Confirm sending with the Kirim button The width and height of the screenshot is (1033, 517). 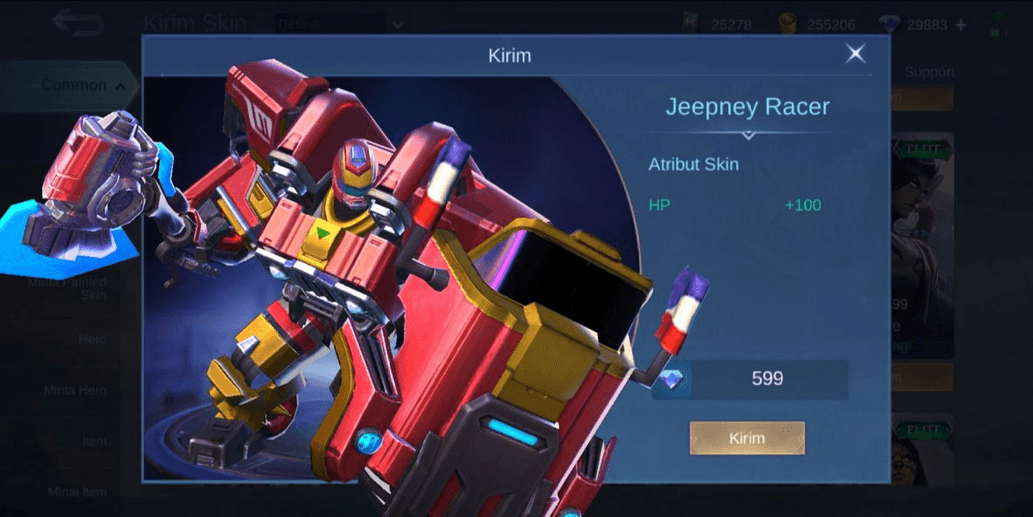tap(747, 438)
